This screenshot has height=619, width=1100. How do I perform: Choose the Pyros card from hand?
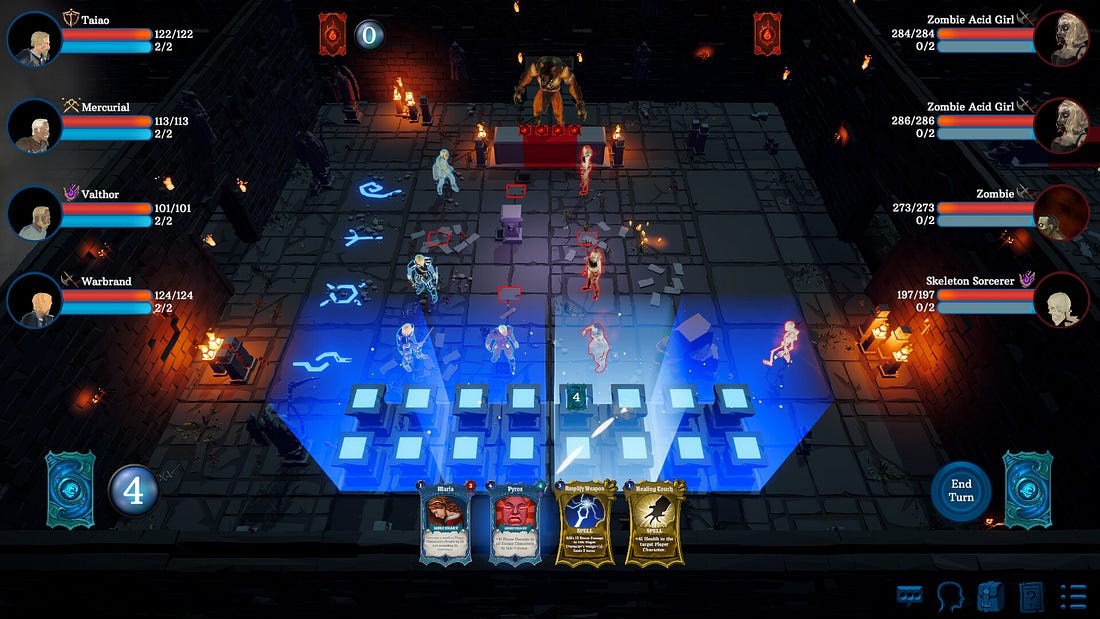(516, 522)
